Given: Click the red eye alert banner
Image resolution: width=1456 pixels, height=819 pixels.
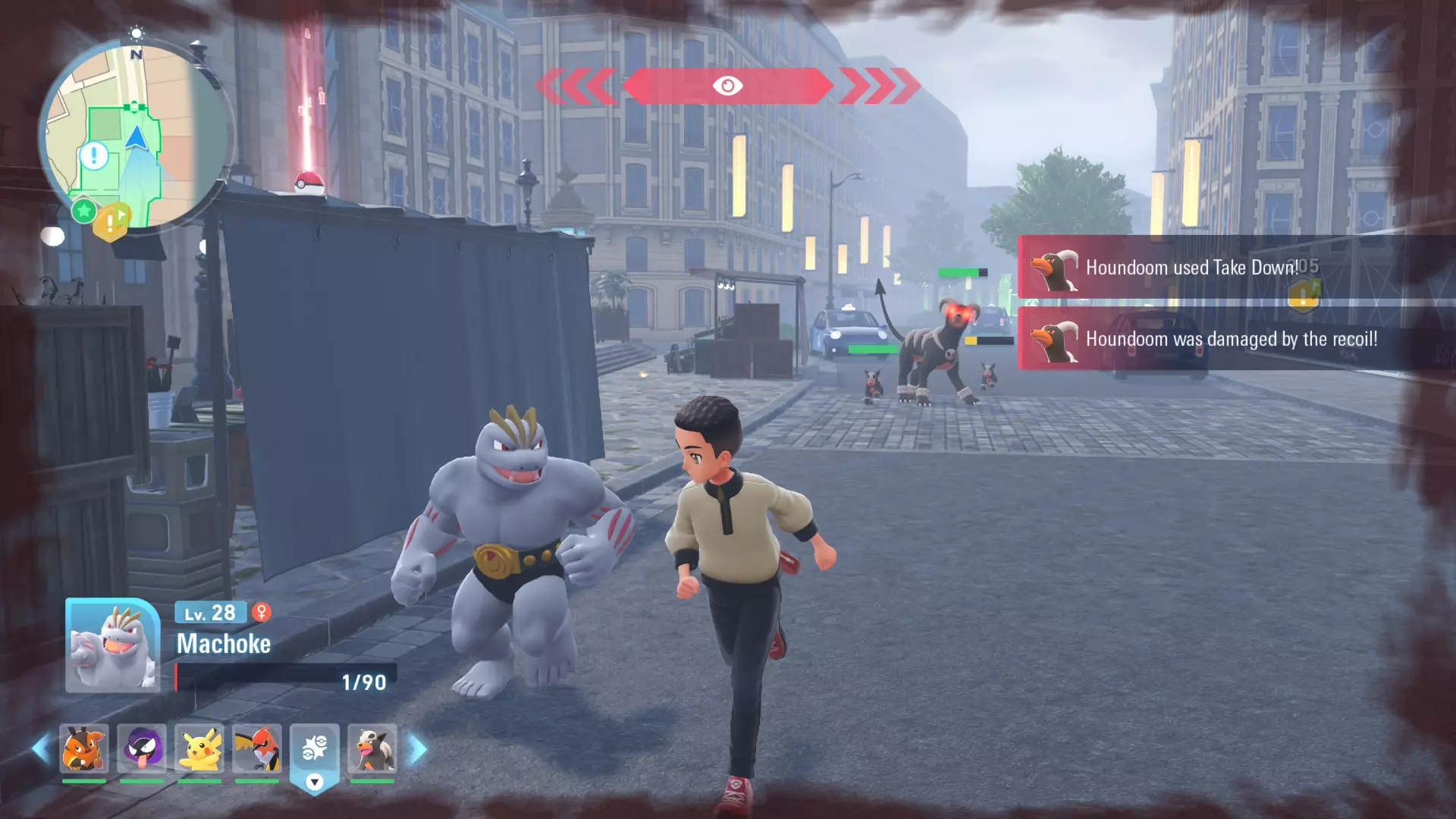Looking at the screenshot, I should [x=727, y=86].
